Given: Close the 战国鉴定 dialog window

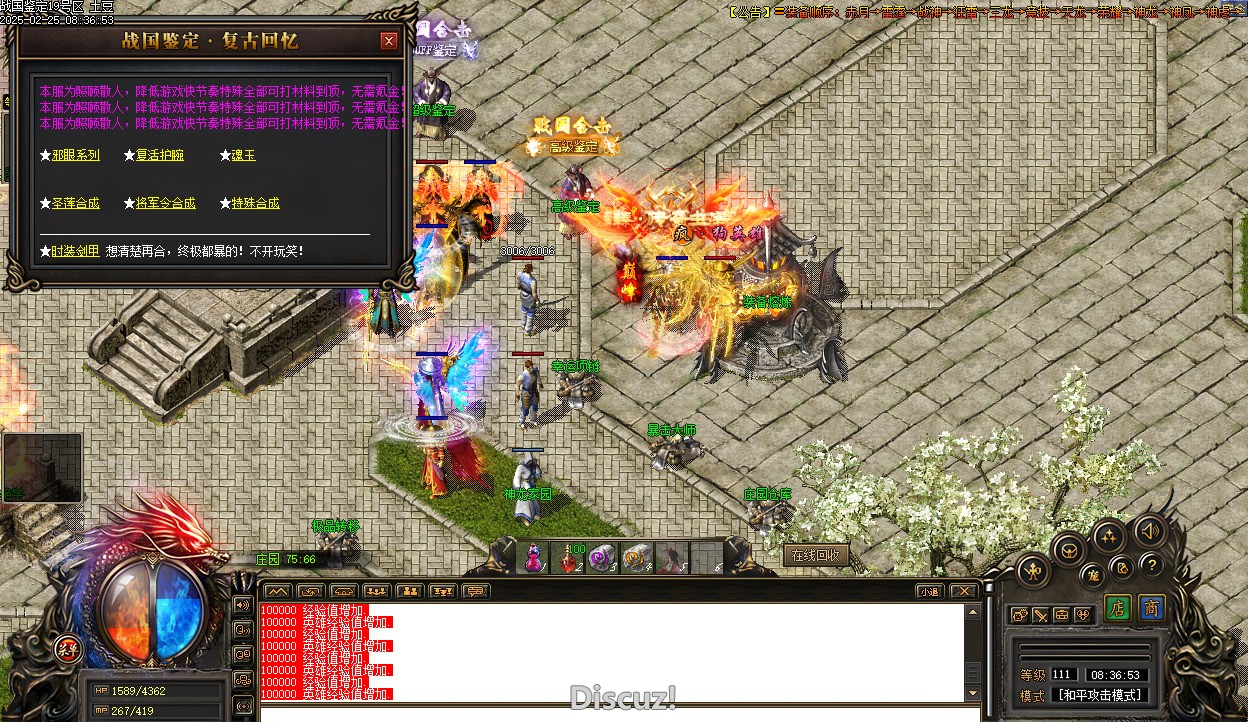Looking at the screenshot, I should pos(389,41).
